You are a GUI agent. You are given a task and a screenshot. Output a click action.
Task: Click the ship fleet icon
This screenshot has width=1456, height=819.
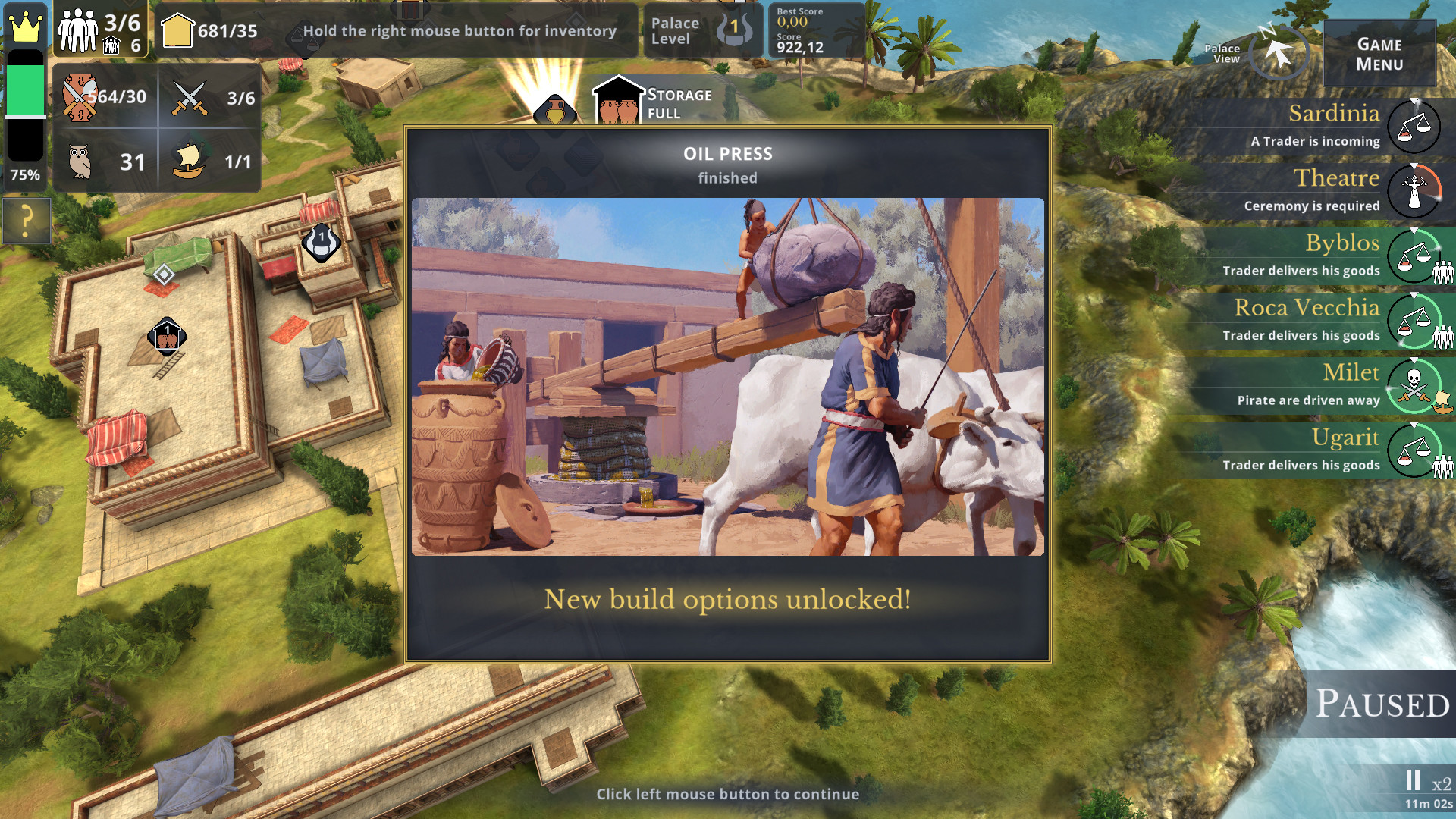tap(188, 161)
